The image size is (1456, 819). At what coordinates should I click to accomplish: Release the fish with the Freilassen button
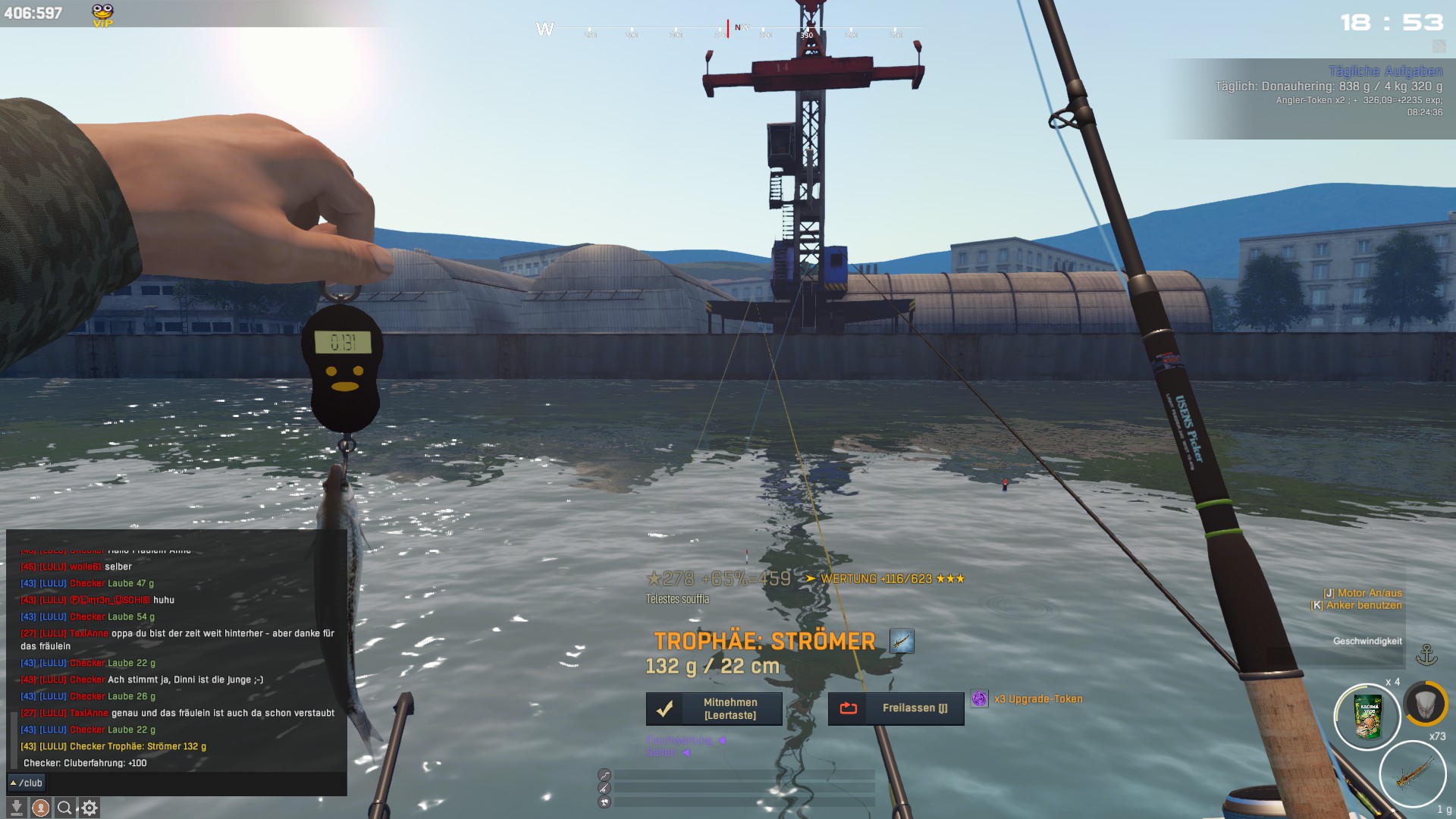click(x=896, y=708)
